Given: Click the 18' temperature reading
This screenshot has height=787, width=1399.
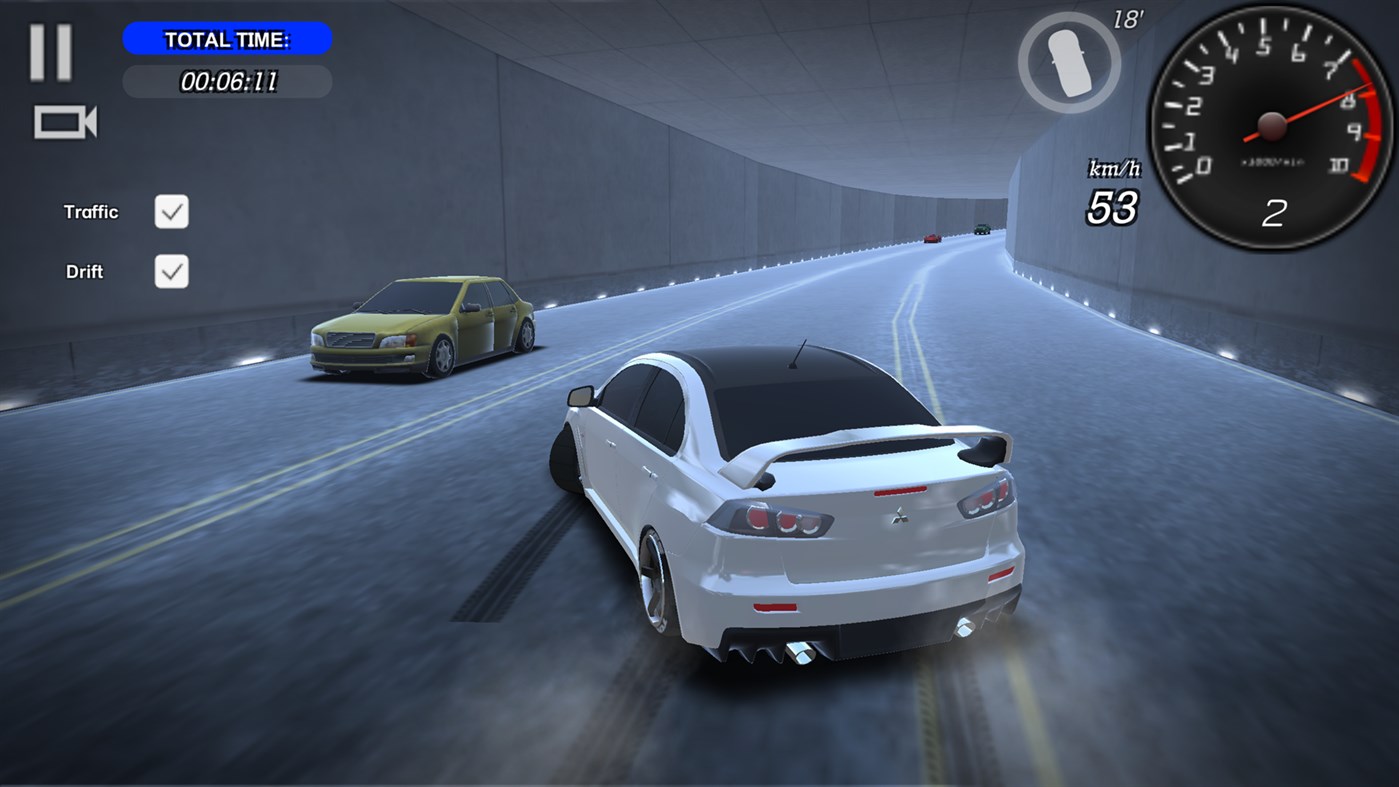Looking at the screenshot, I should (1128, 18).
